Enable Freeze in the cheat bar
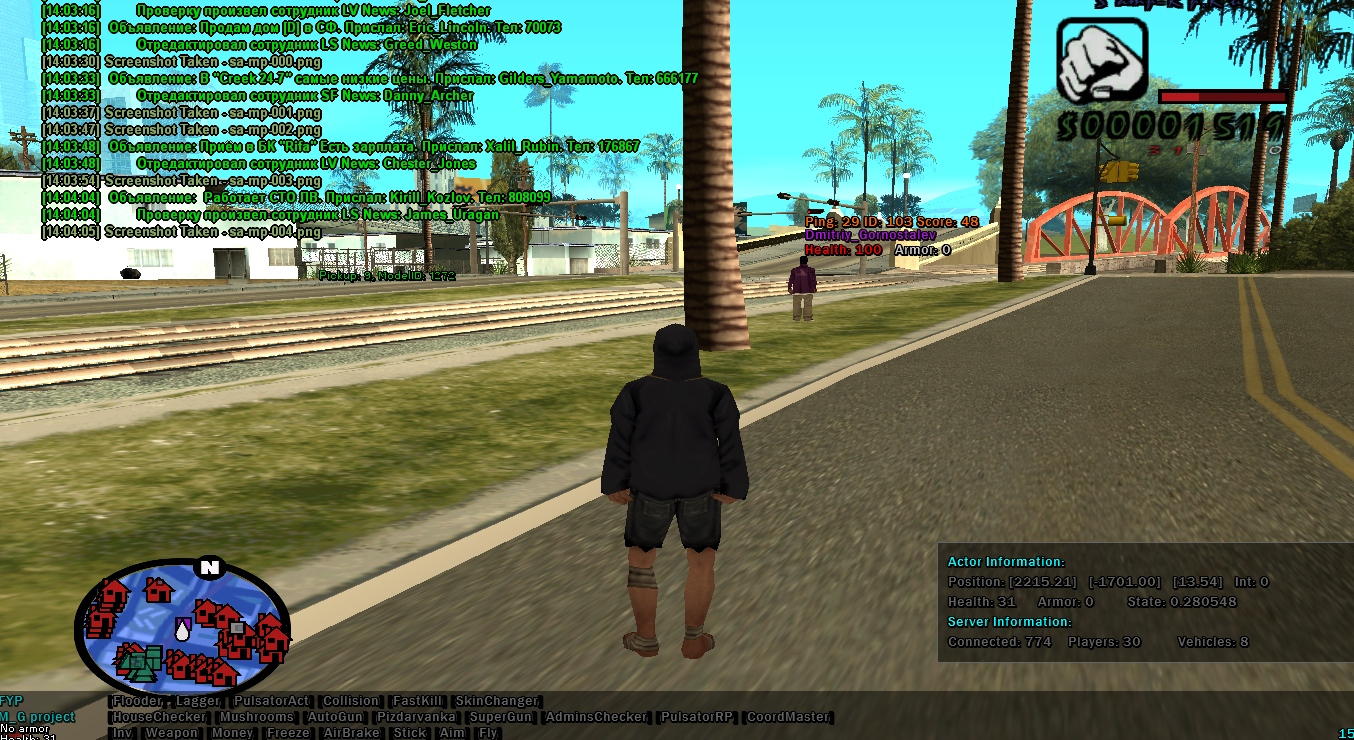1354x740 pixels. [x=288, y=733]
